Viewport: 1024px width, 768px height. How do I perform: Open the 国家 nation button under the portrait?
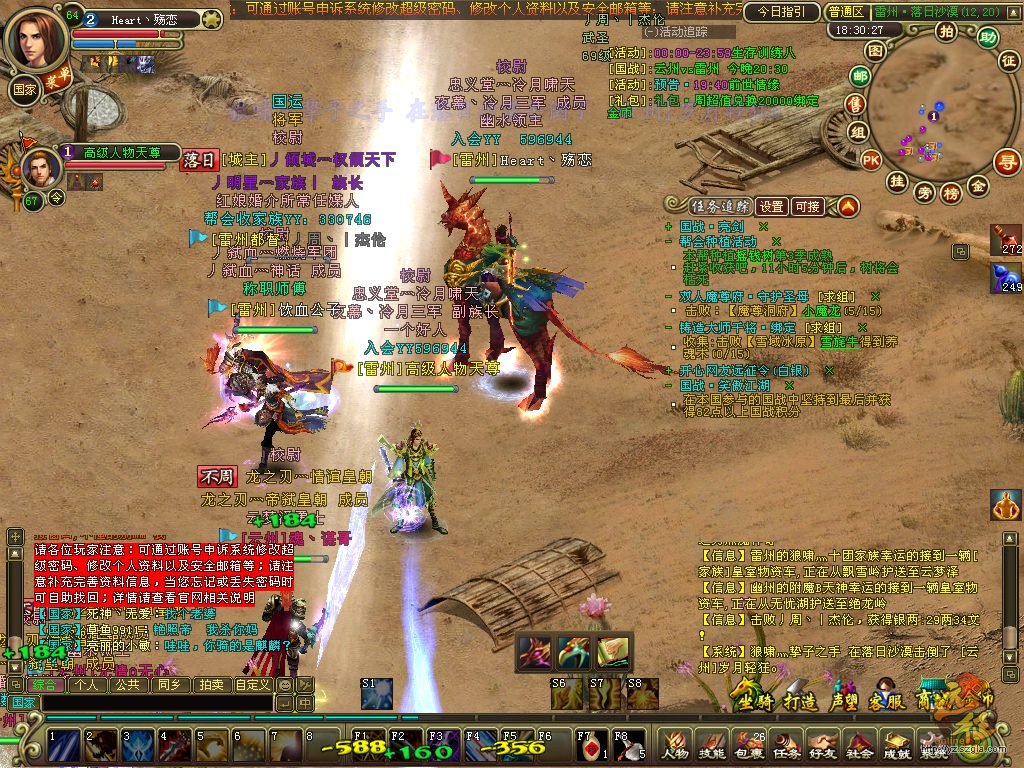coord(24,88)
